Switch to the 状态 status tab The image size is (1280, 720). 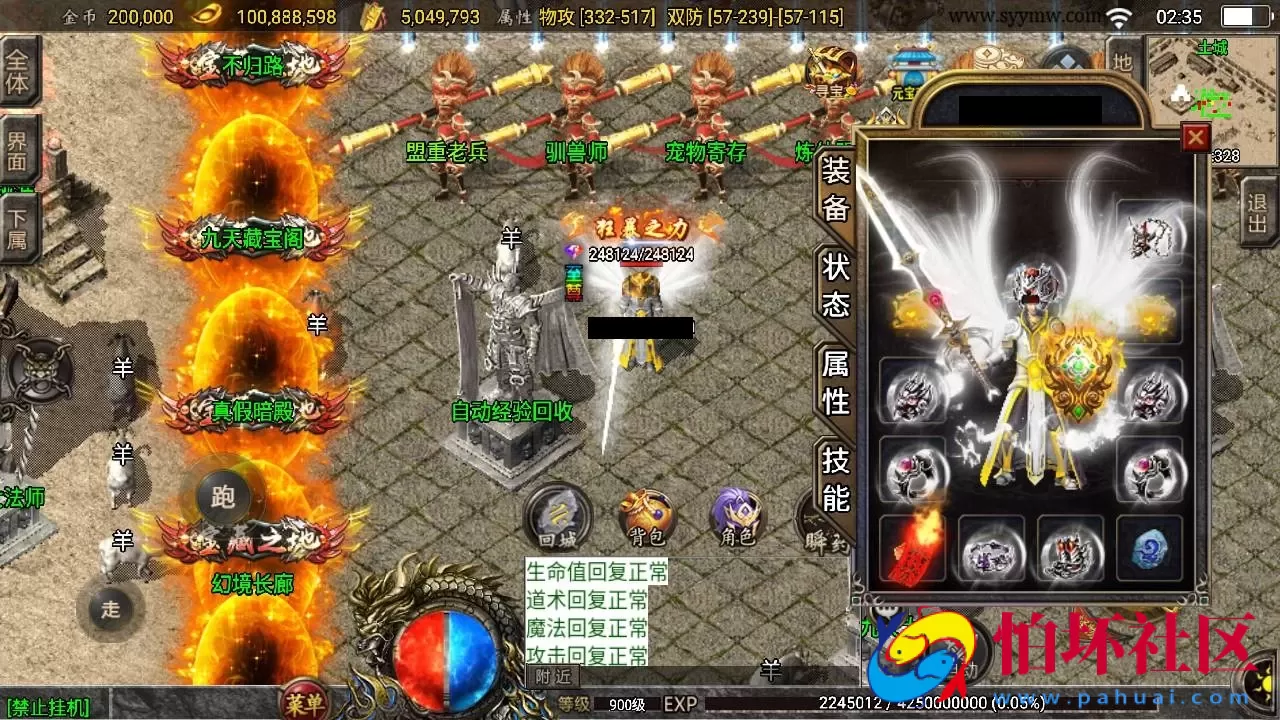pos(833,285)
